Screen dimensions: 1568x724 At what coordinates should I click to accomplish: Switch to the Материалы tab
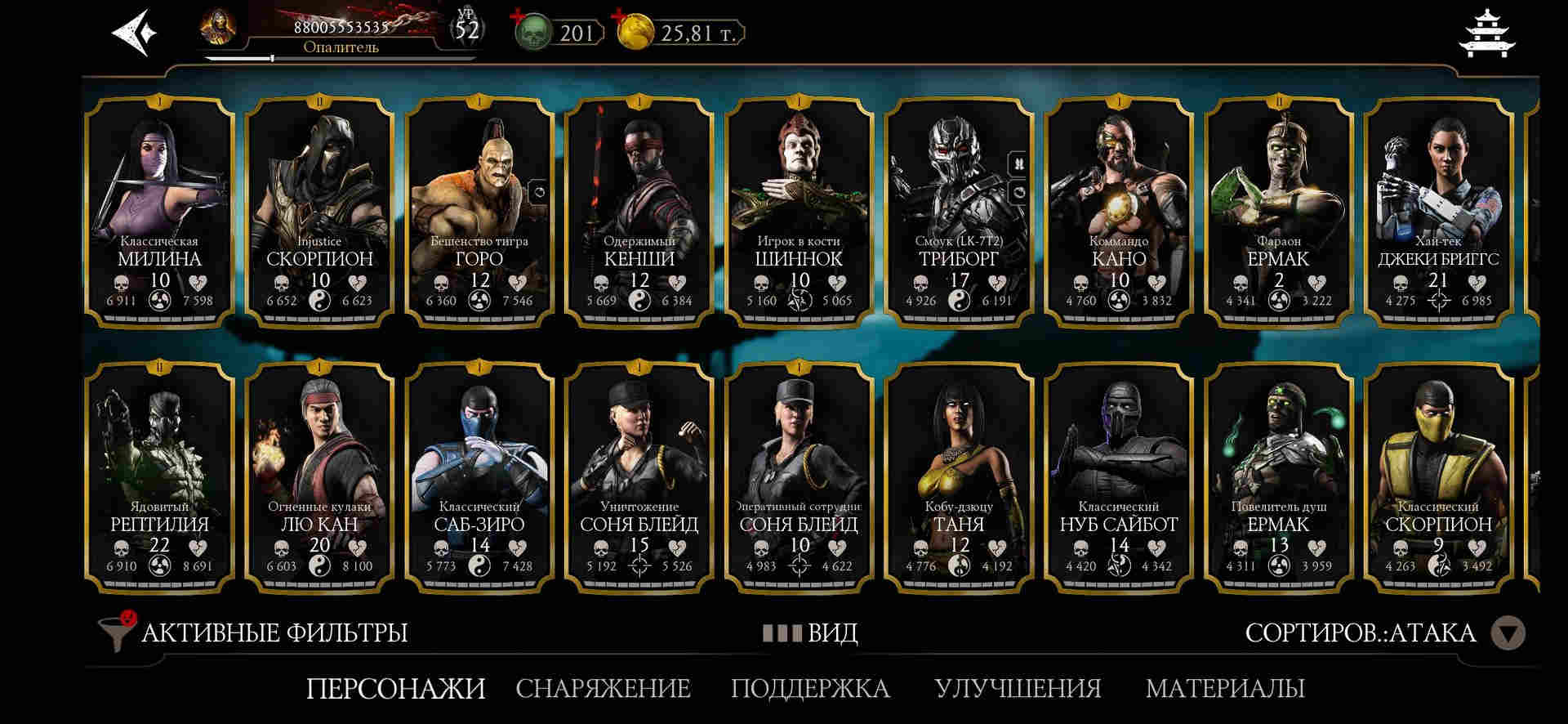[x=1225, y=688]
